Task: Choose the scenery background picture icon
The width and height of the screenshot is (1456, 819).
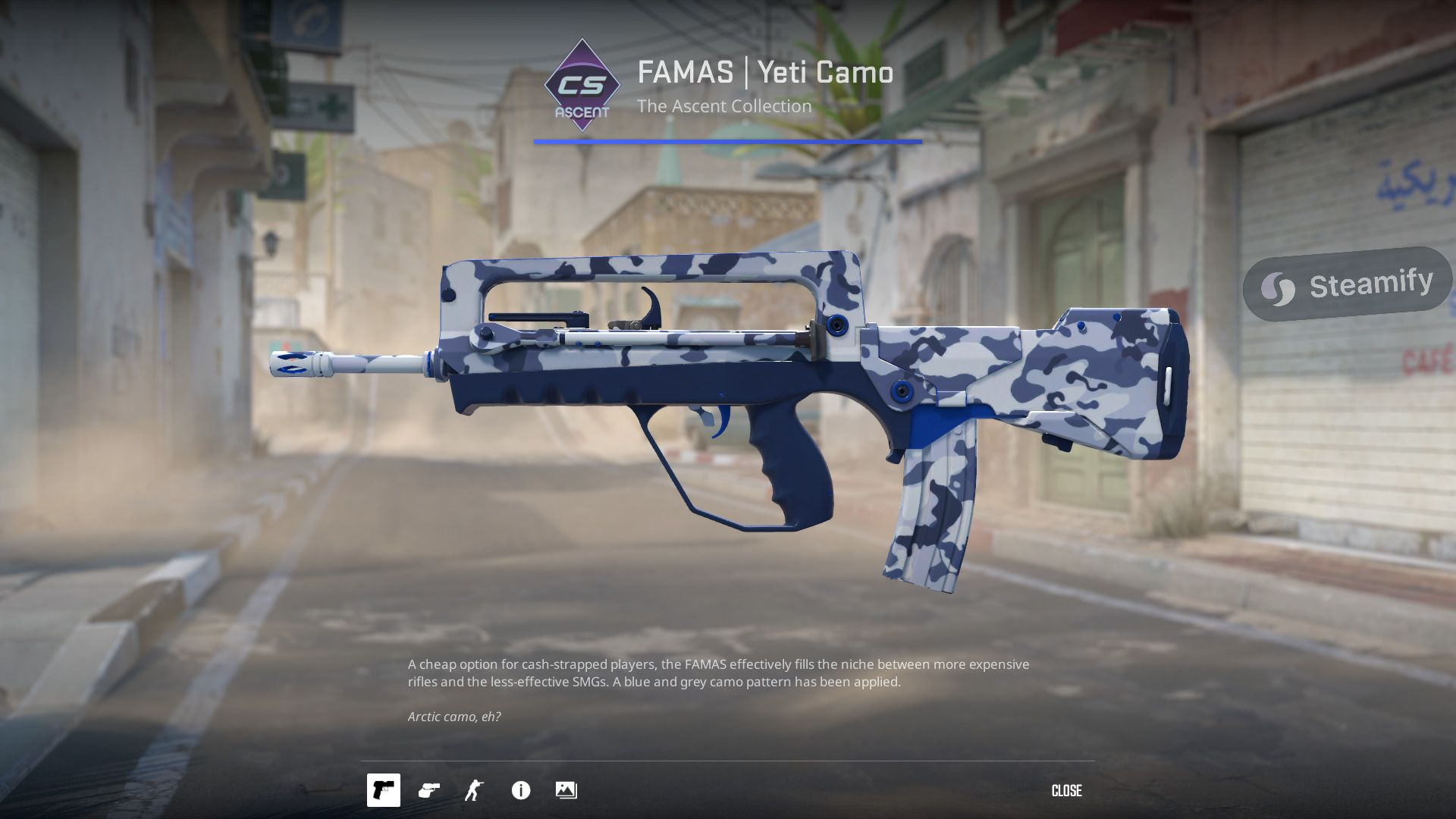Action: 566,790
